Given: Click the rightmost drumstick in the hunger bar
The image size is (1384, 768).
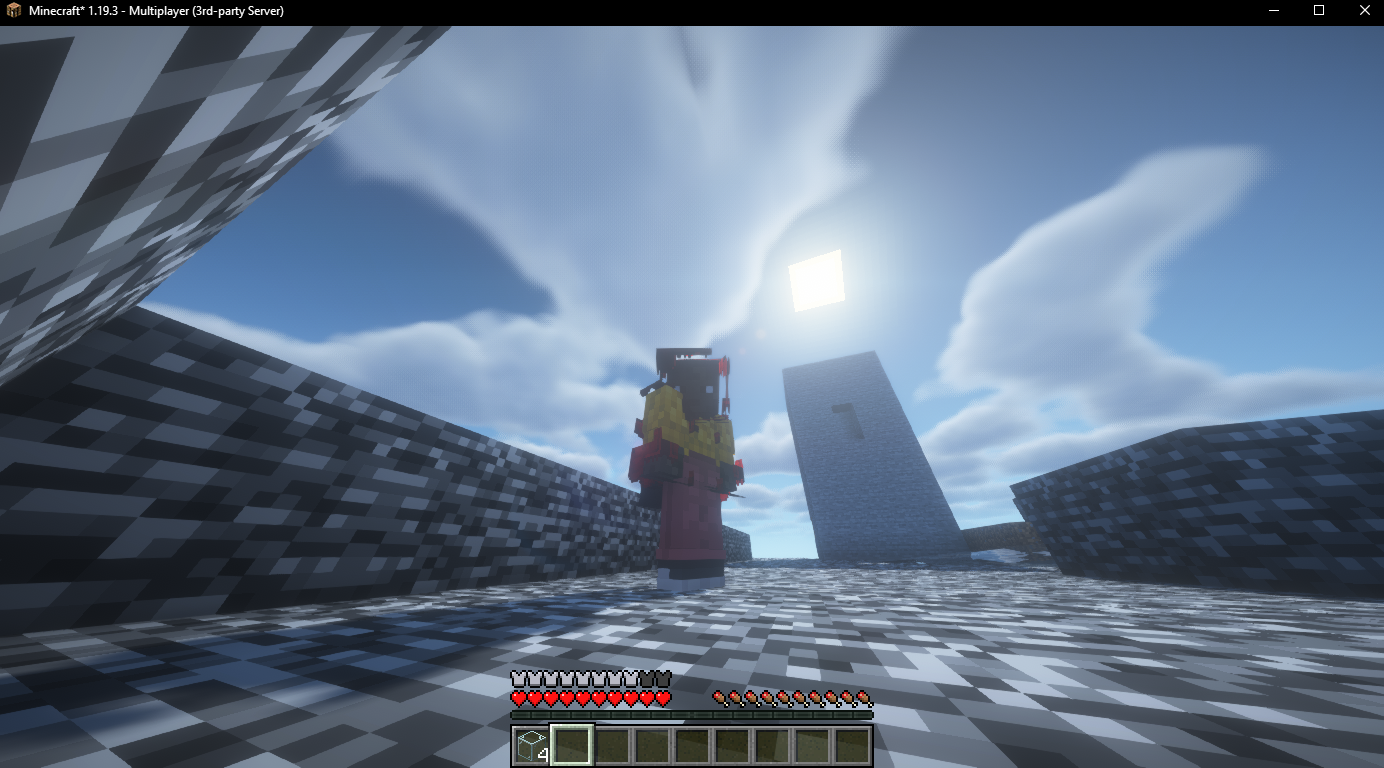Looking at the screenshot, I should [862, 696].
